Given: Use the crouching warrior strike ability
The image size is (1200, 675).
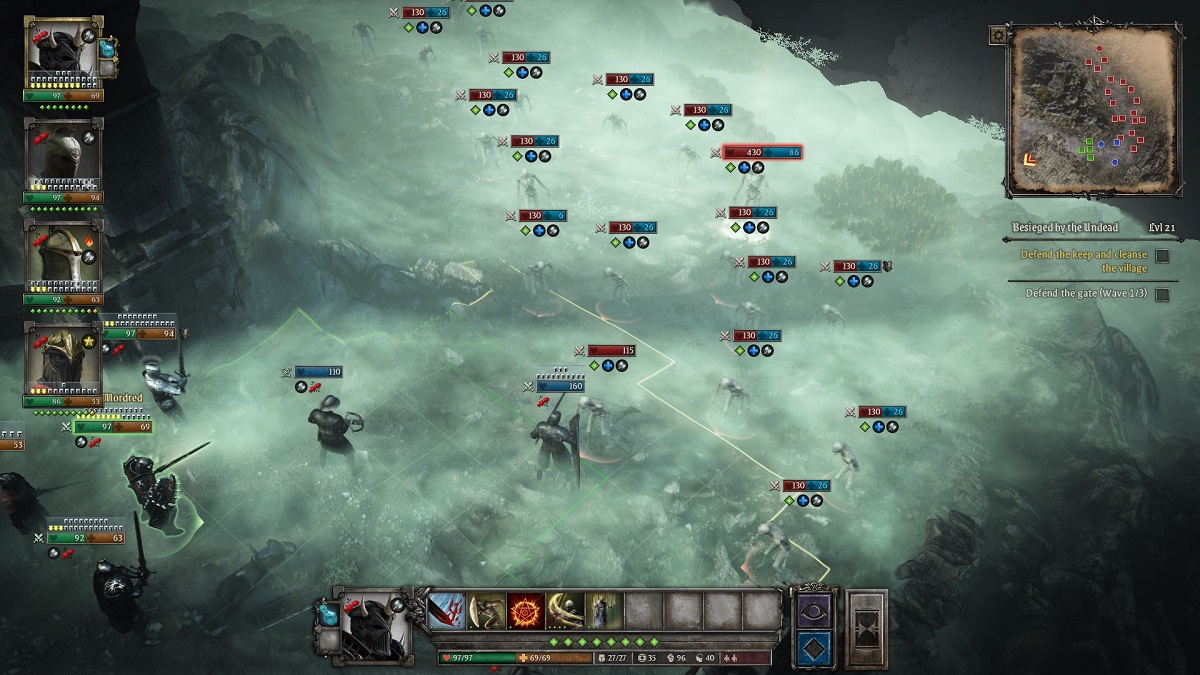Looking at the screenshot, I should pyautogui.click(x=486, y=610).
